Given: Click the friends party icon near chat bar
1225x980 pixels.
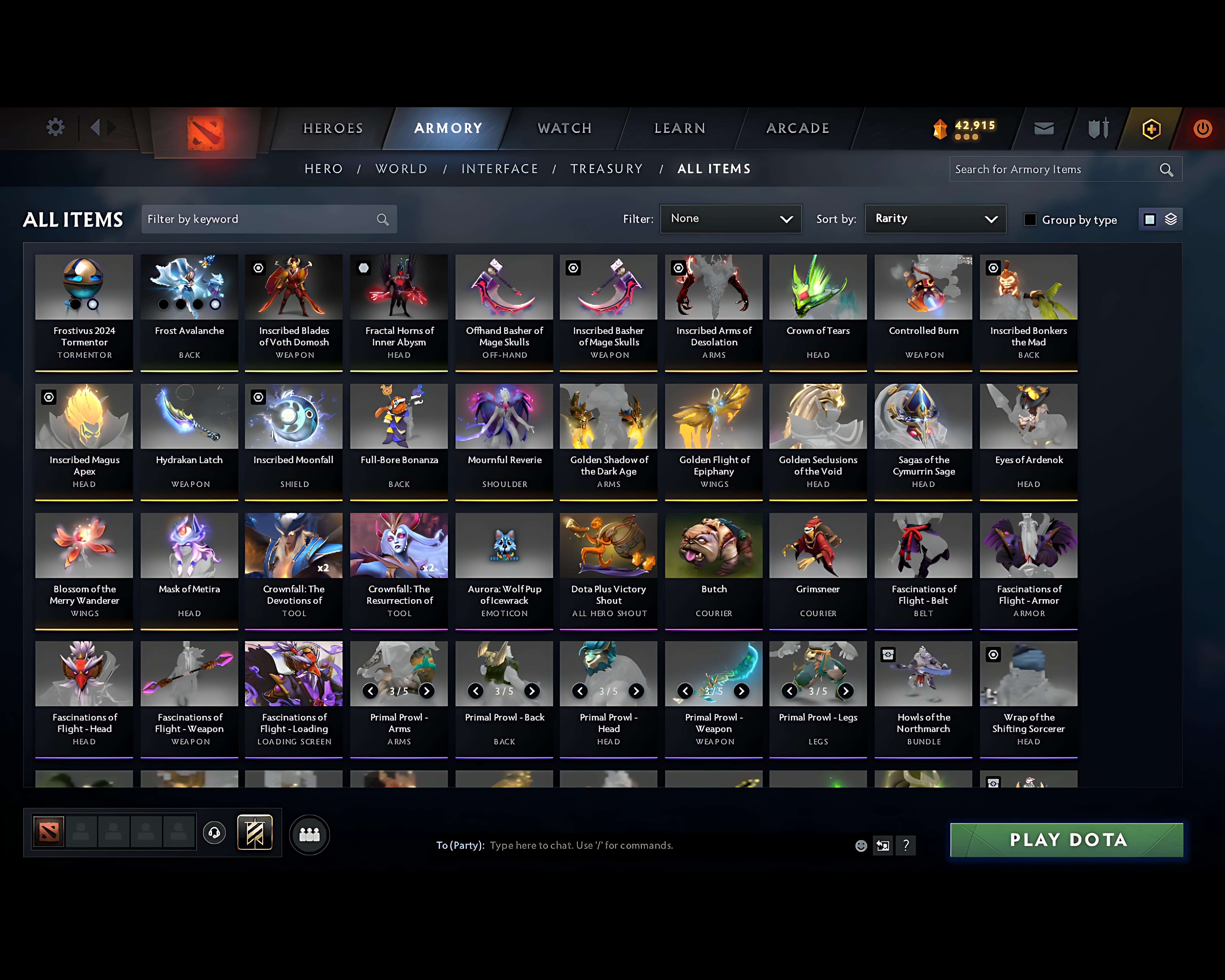Looking at the screenshot, I should pos(309,834).
